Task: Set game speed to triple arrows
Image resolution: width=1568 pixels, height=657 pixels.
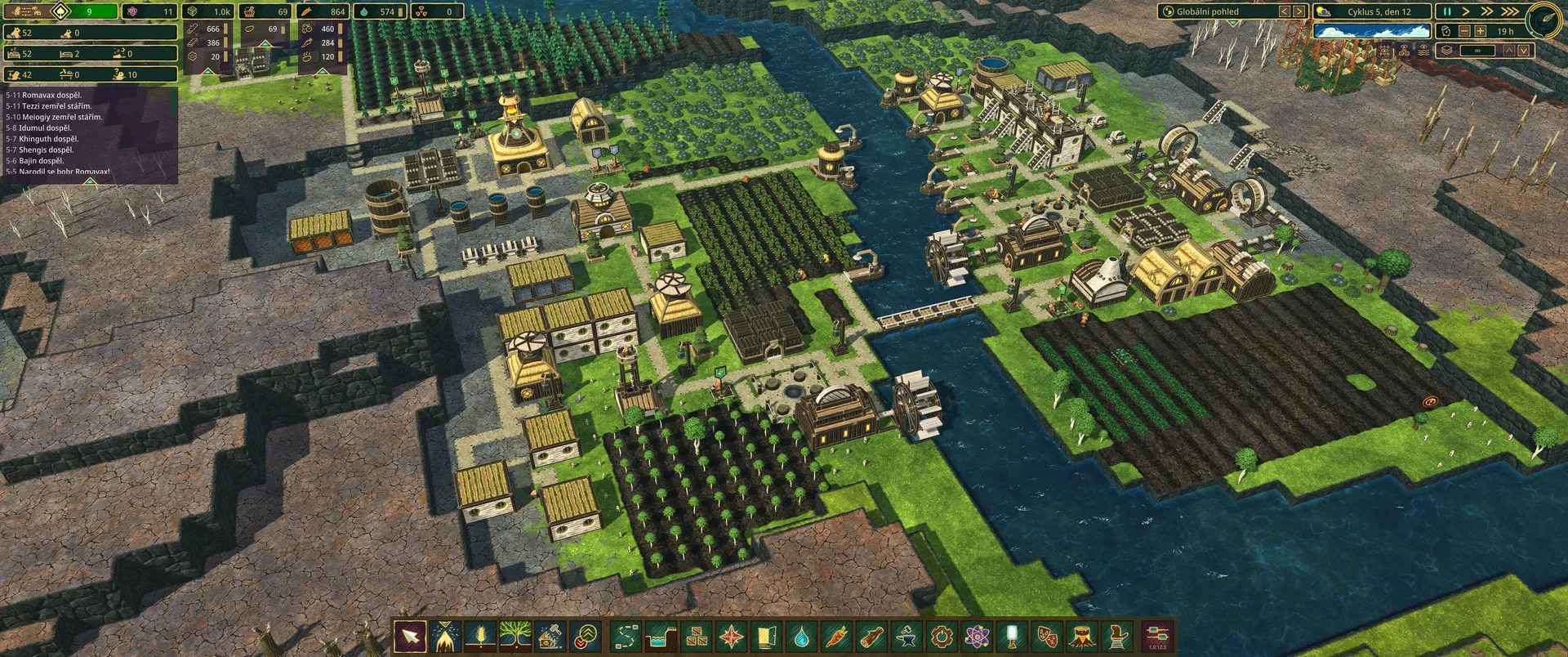Action: click(1510, 11)
